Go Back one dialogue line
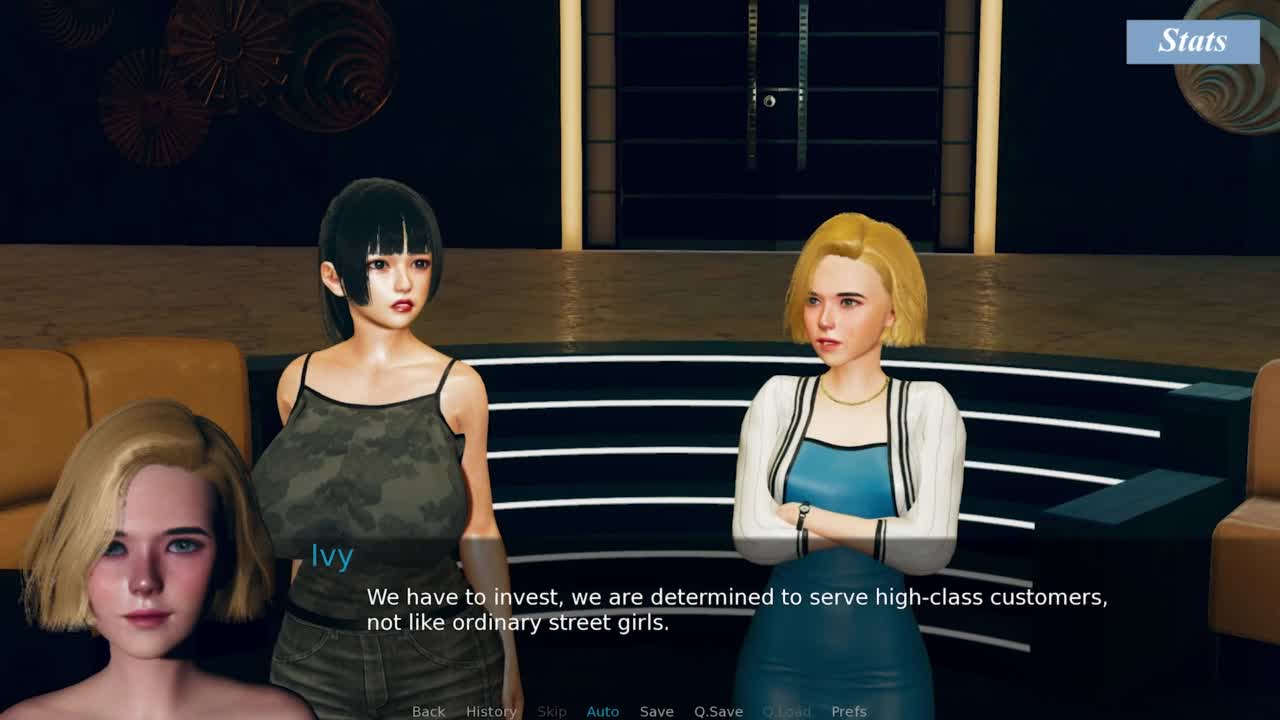 pyautogui.click(x=428, y=711)
